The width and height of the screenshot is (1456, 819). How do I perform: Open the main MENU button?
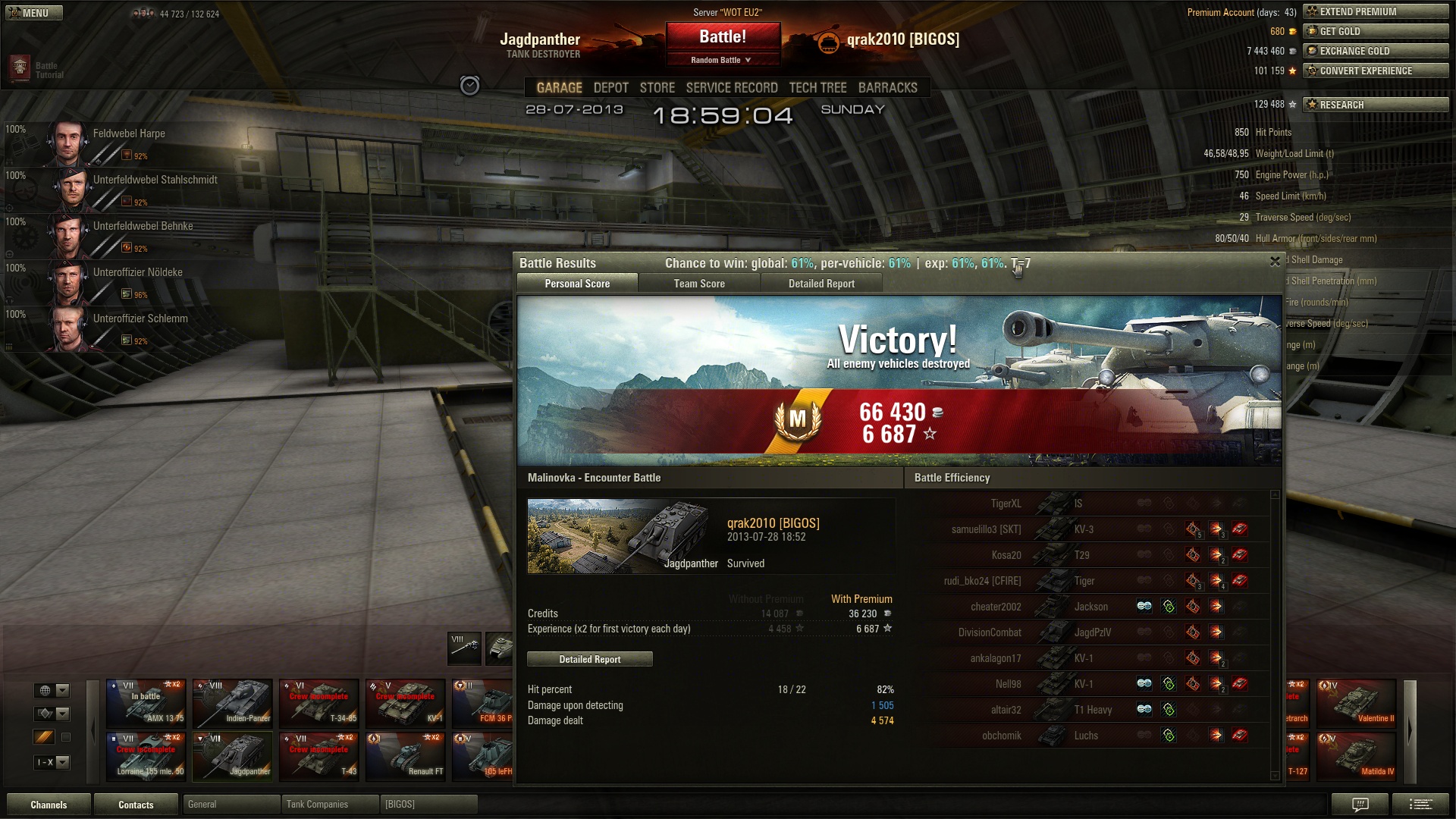coord(34,13)
